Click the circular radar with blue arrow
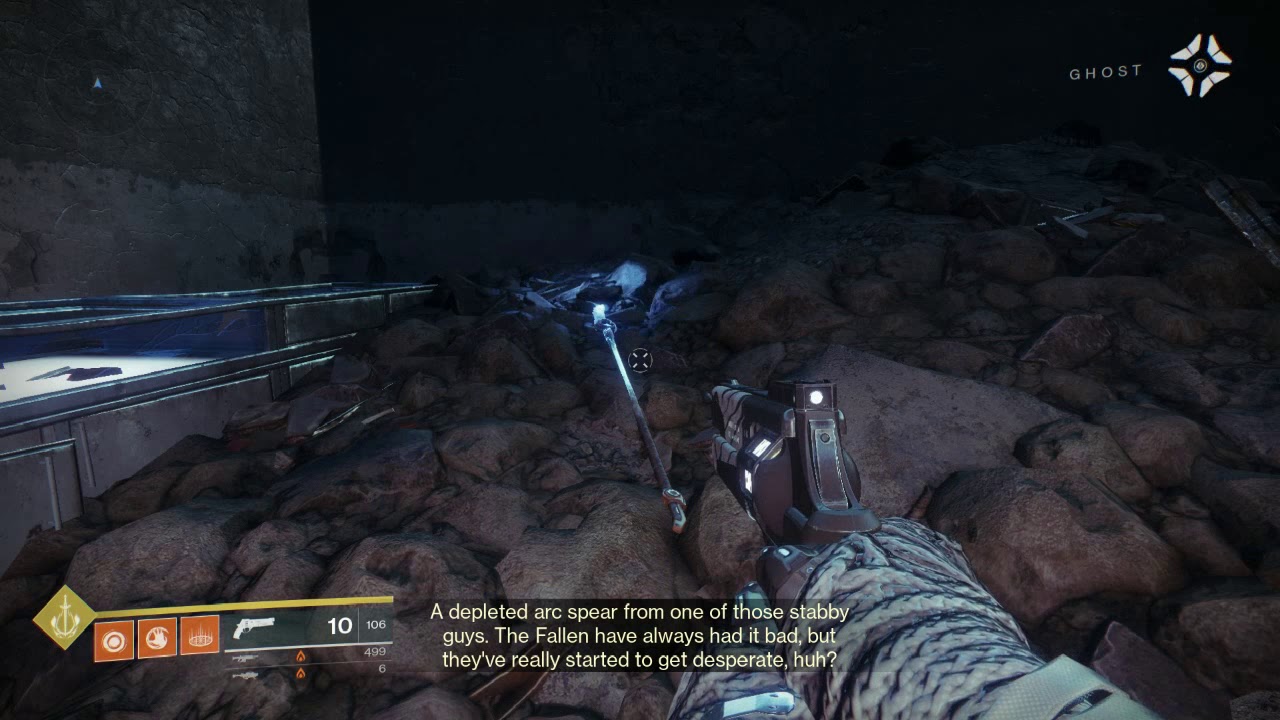 coord(97,84)
